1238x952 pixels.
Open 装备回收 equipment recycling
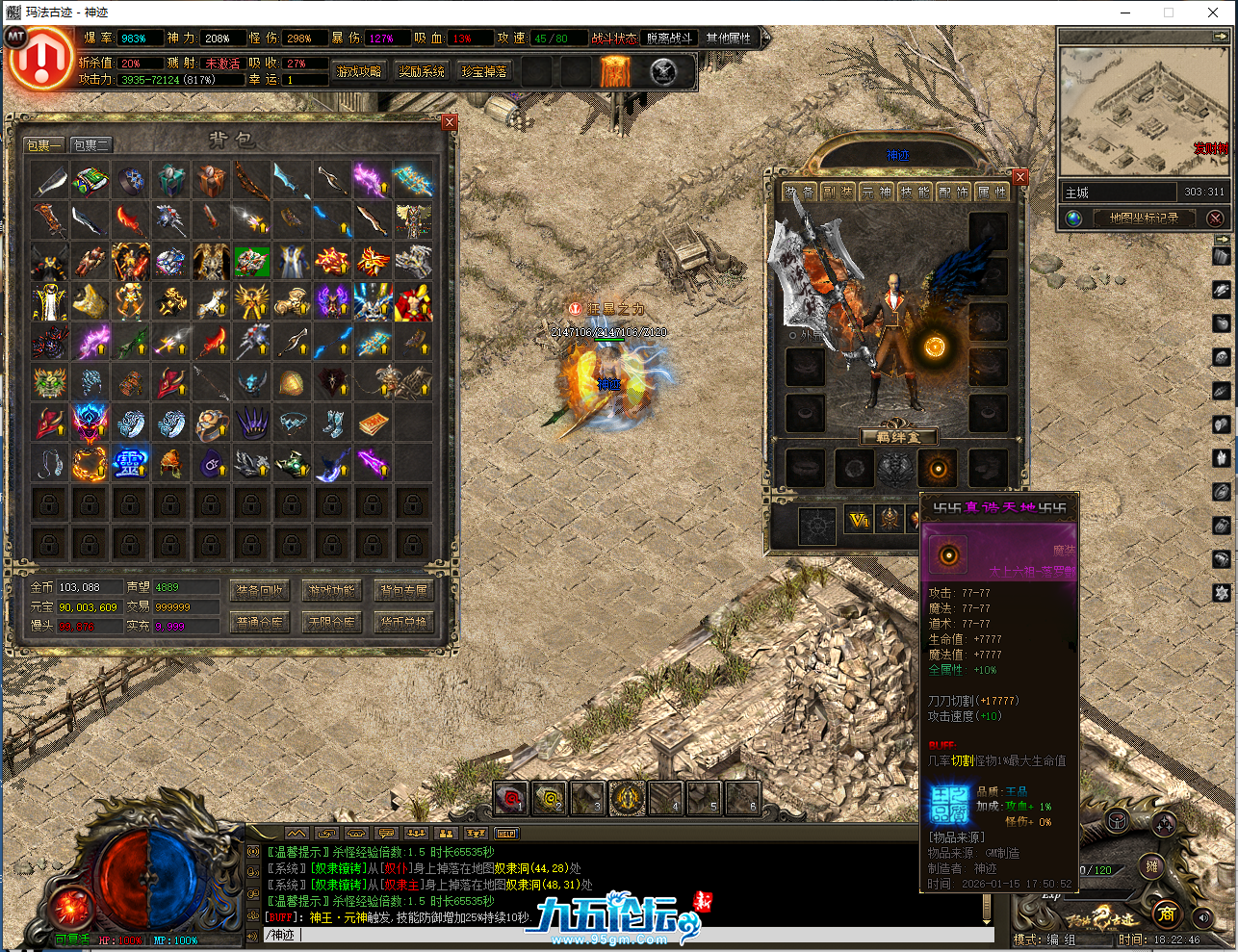point(260,591)
